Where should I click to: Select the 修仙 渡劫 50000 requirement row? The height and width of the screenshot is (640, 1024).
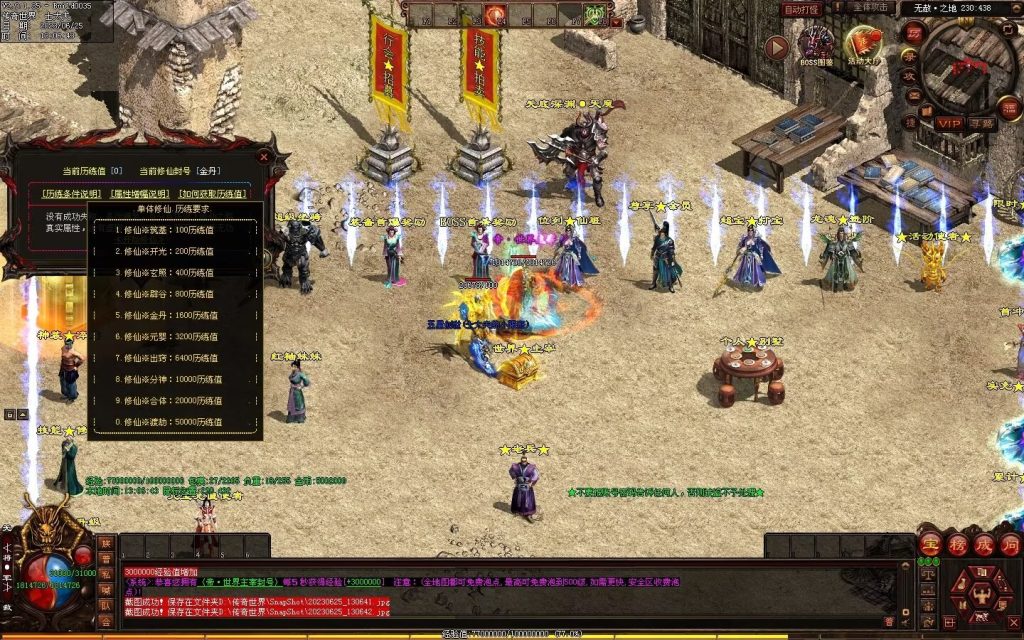click(x=175, y=422)
